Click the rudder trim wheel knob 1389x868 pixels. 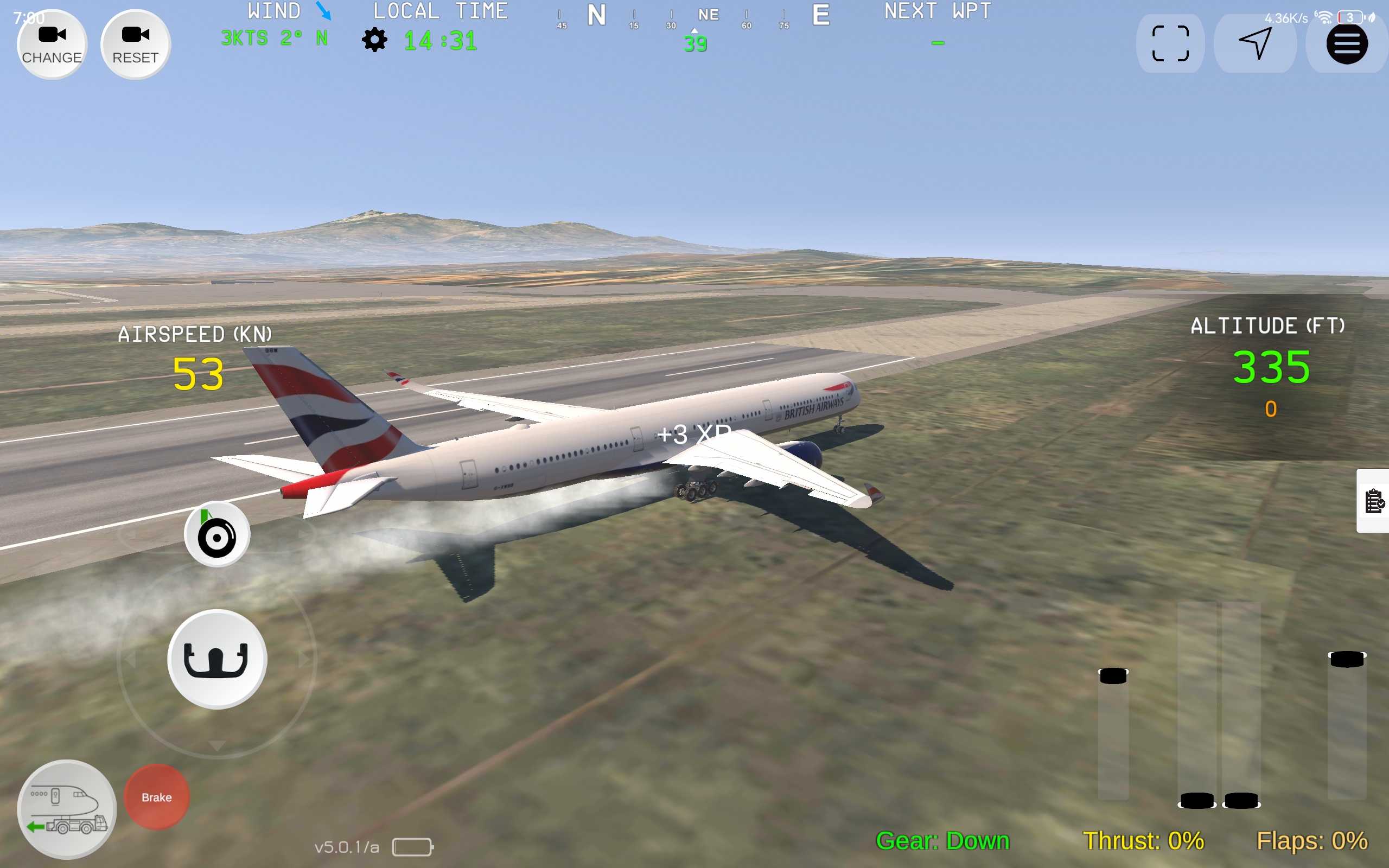click(217, 535)
